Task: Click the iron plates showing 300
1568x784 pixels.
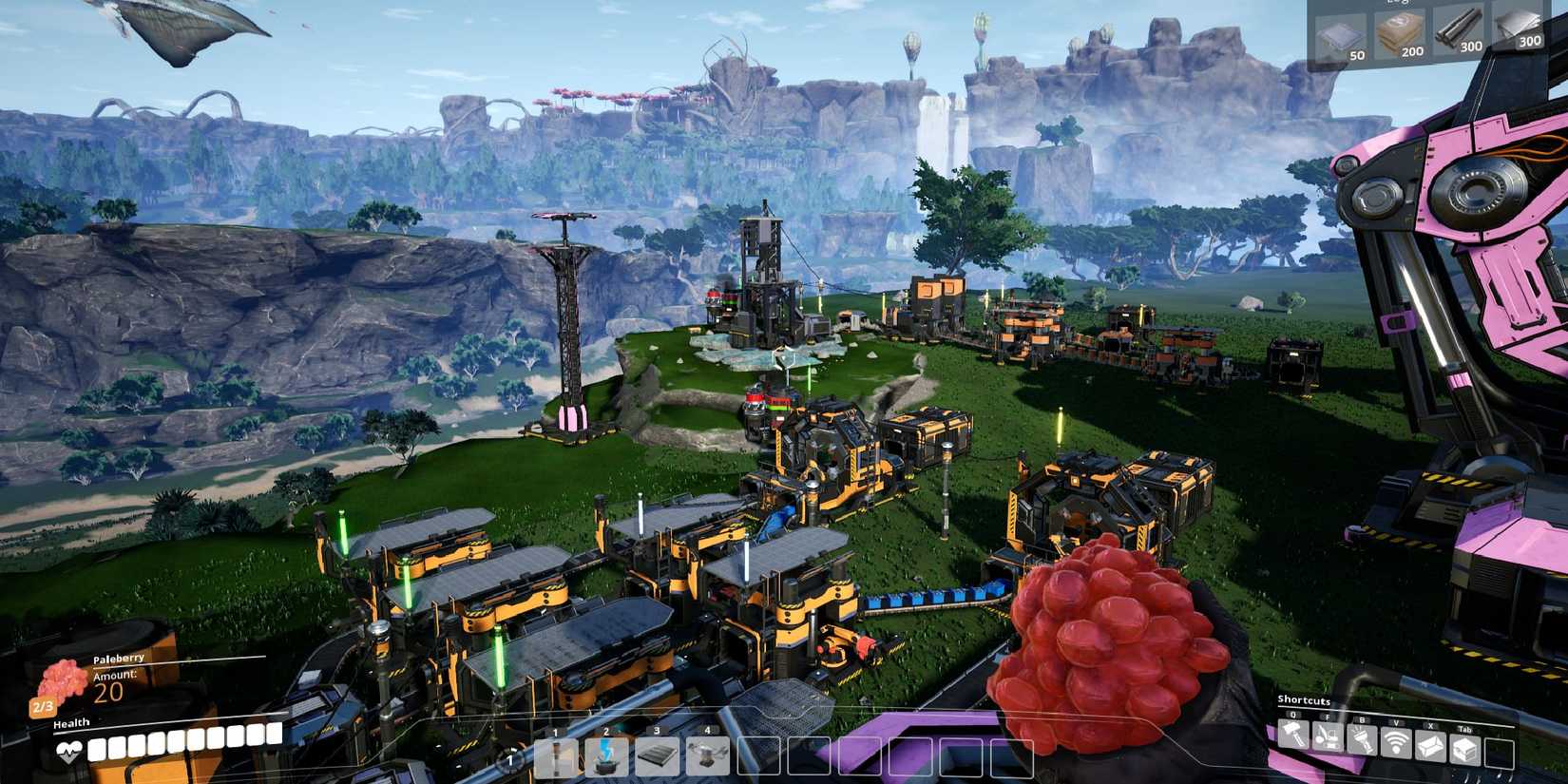Action: click(x=1519, y=24)
